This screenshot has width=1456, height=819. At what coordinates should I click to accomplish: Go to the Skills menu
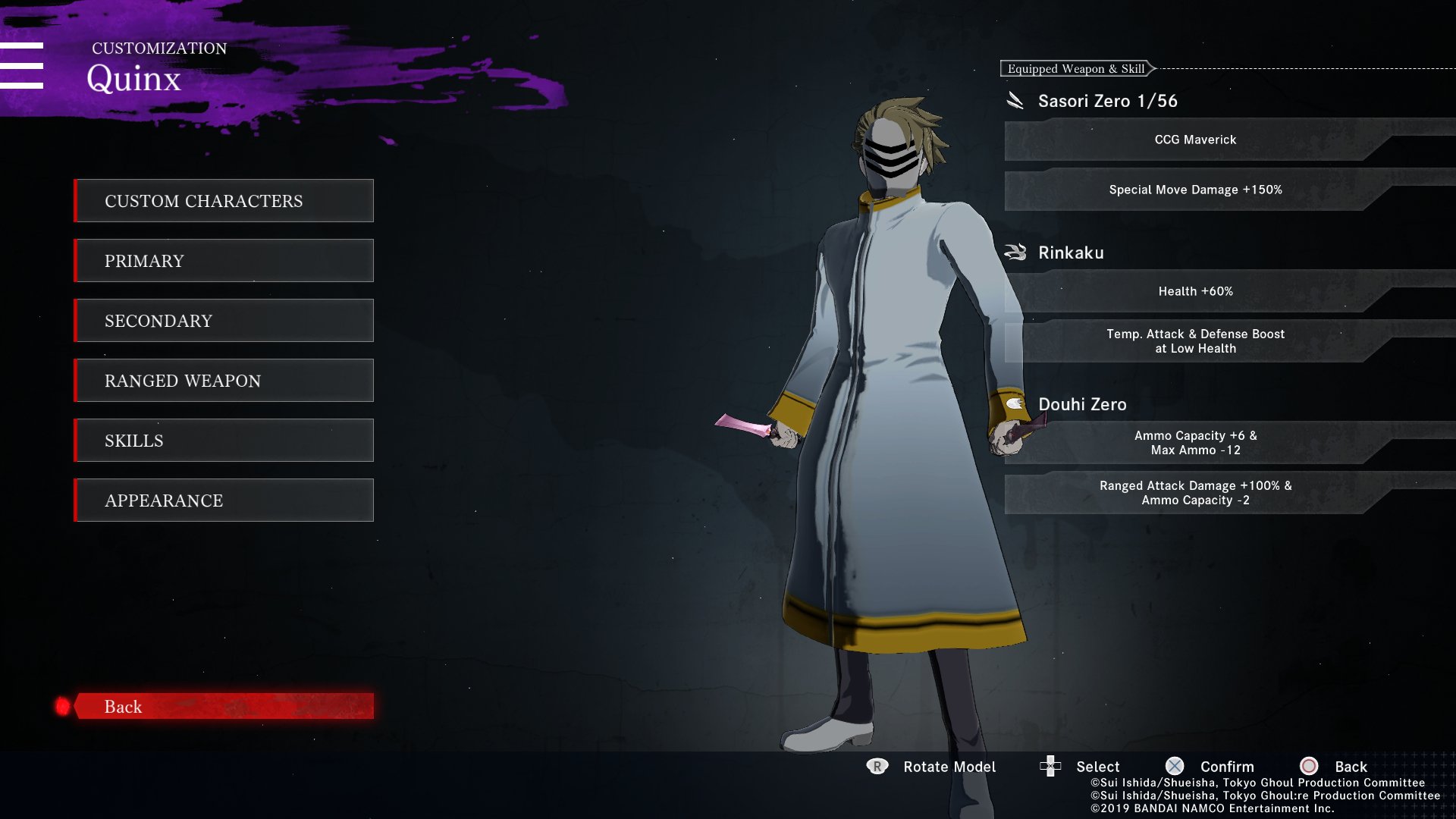tap(224, 441)
